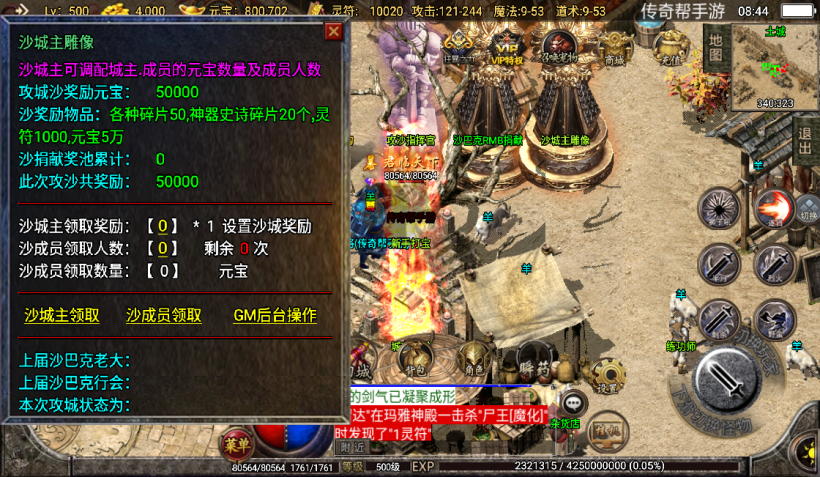Open the 召唤宠物 summon pet icon

click(x=559, y=47)
